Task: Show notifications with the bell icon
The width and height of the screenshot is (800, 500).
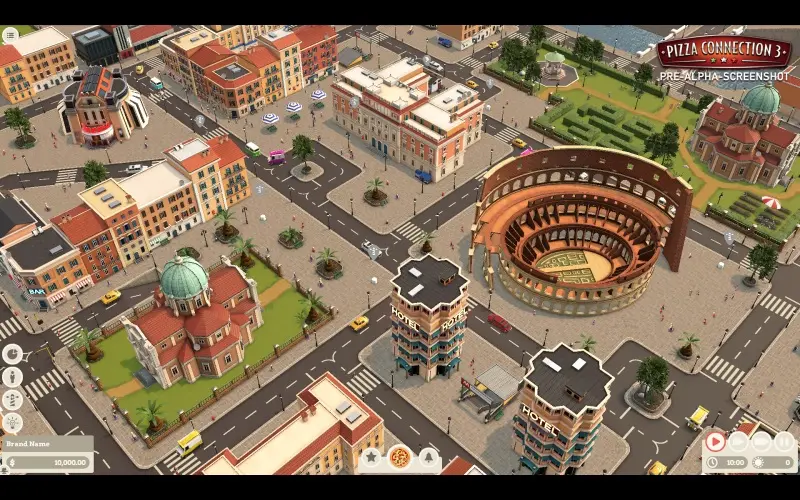Action: point(429,457)
